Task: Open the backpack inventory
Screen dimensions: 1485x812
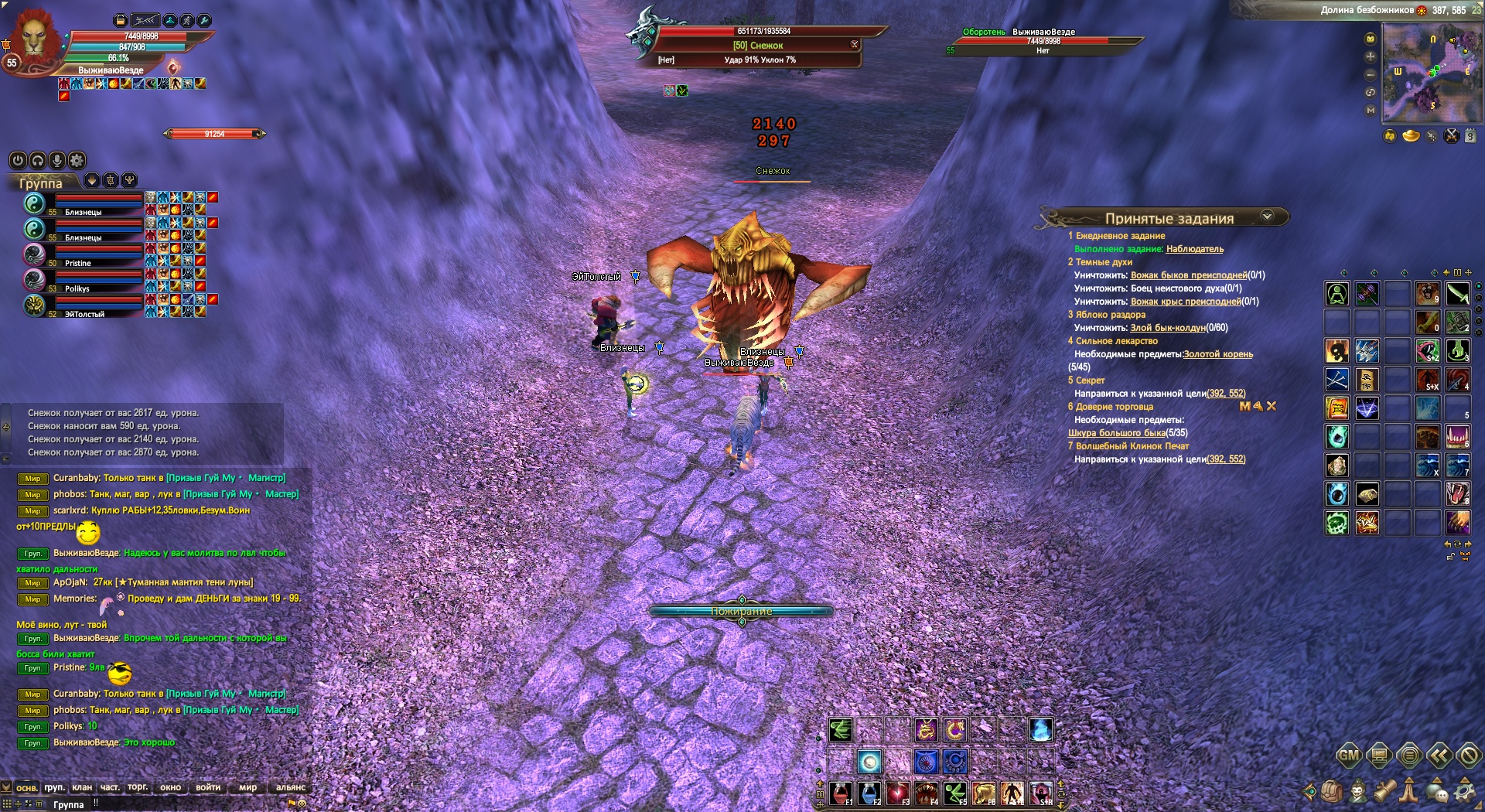Action: pyautogui.click(x=1332, y=791)
